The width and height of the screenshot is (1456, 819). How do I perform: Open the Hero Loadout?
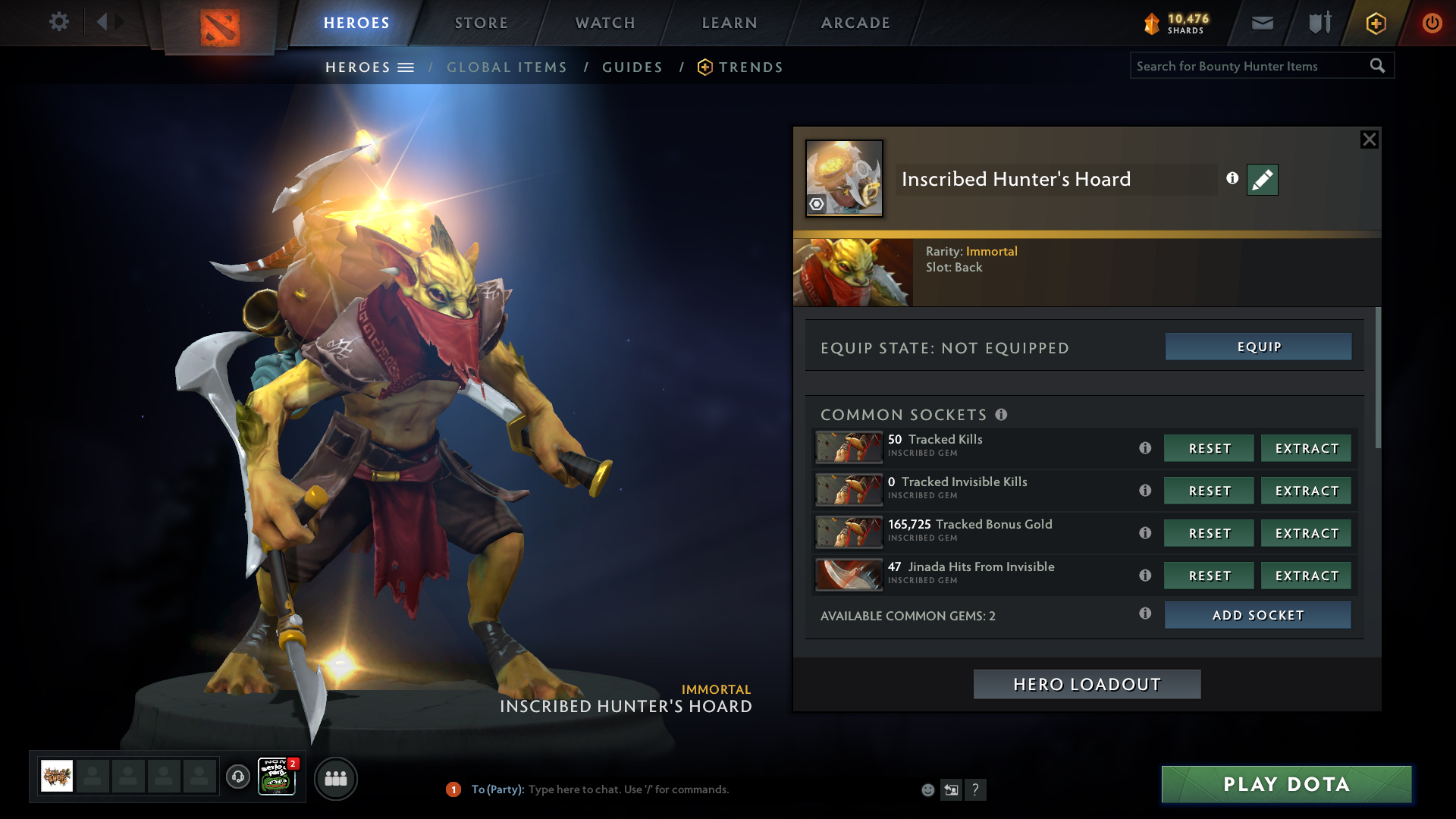coord(1087,684)
